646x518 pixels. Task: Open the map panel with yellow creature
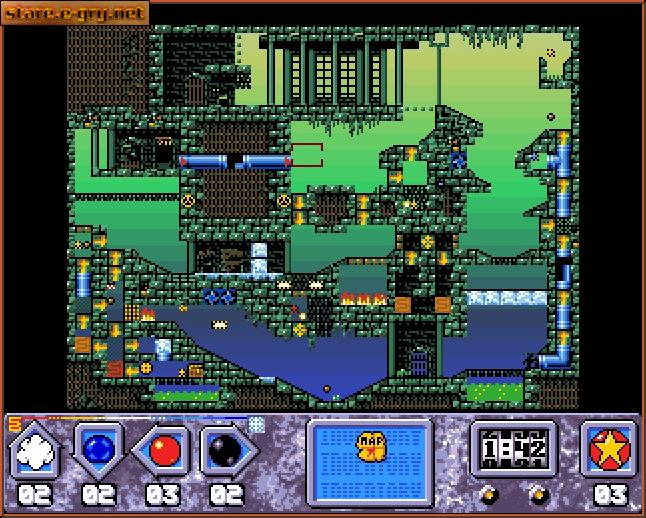[369, 446]
